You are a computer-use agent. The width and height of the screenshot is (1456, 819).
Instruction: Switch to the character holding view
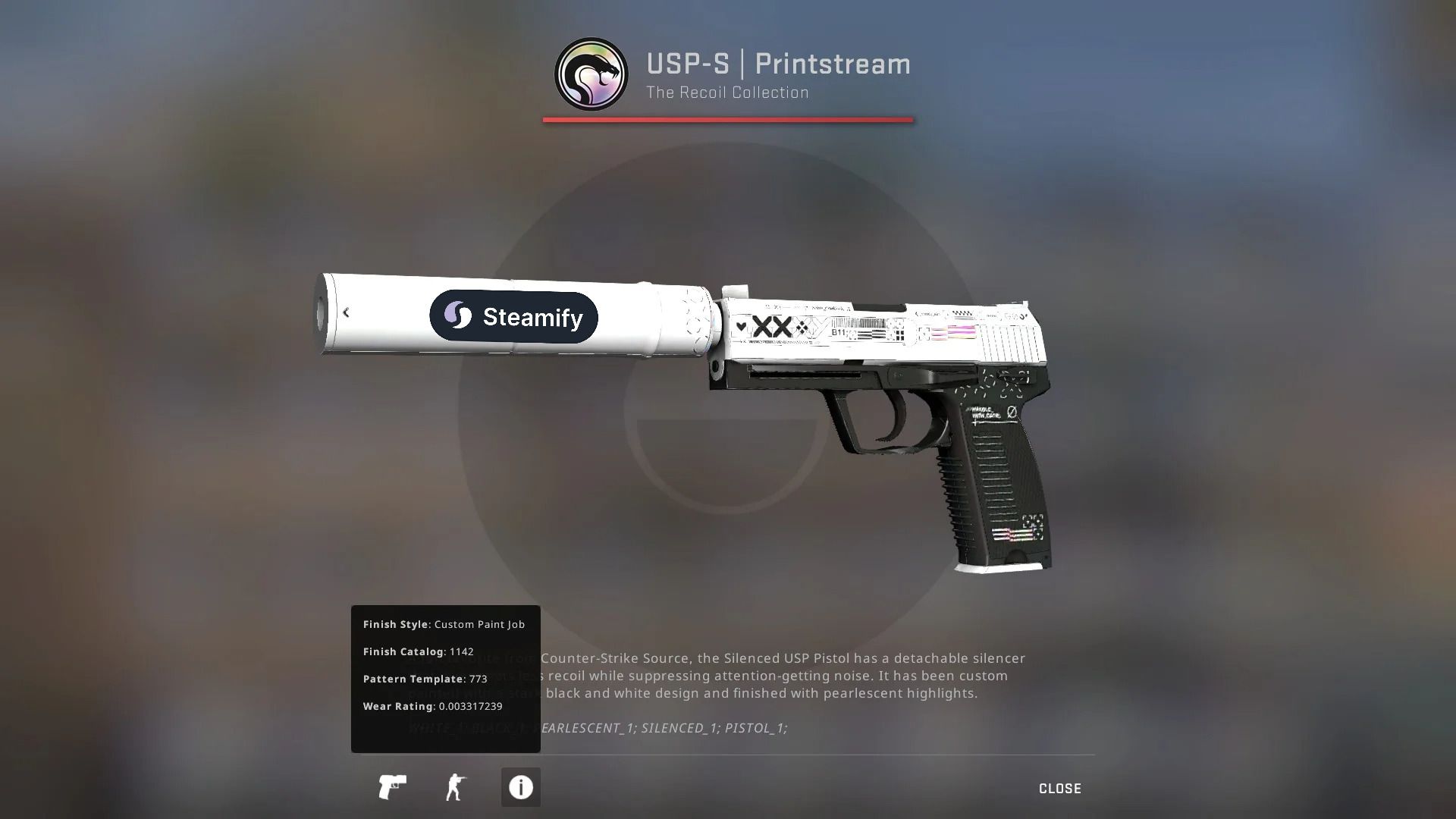click(x=456, y=787)
